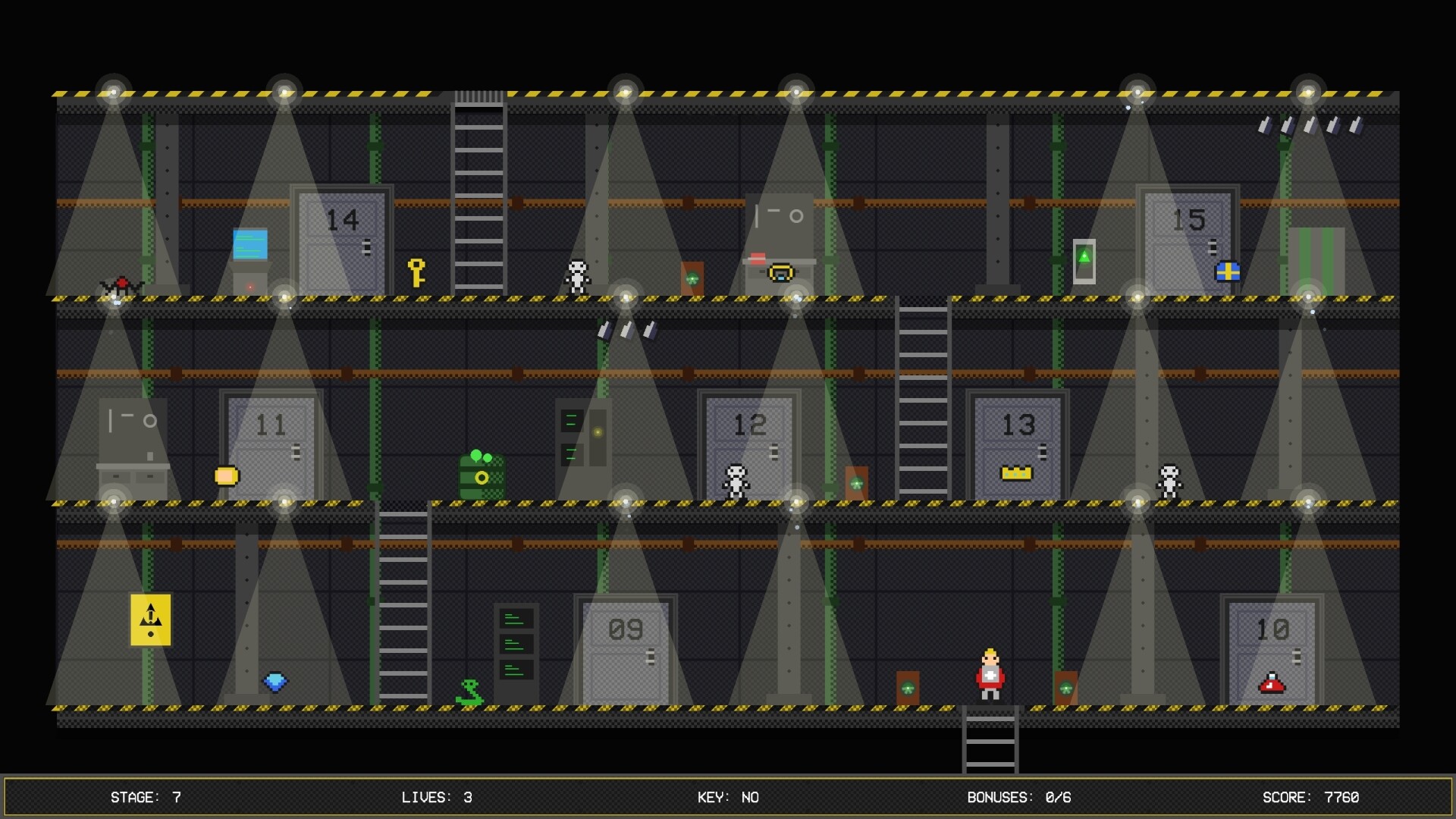Click the green barrel creature near door 12
The image size is (1456, 819).
point(481,476)
